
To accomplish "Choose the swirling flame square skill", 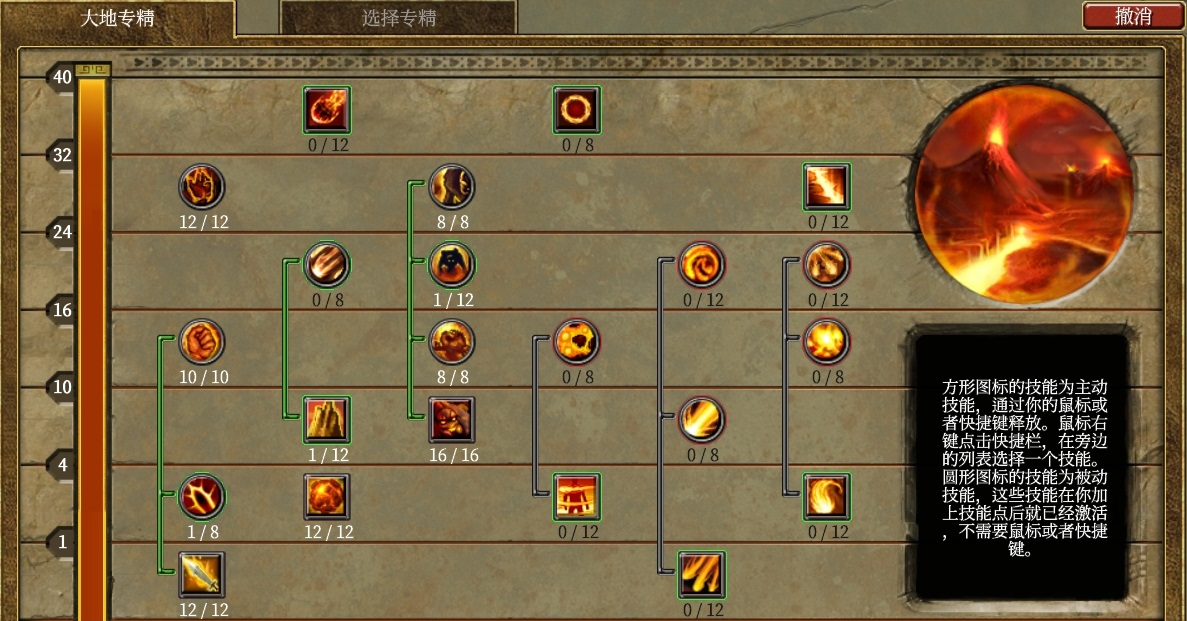I will click(827, 497).
